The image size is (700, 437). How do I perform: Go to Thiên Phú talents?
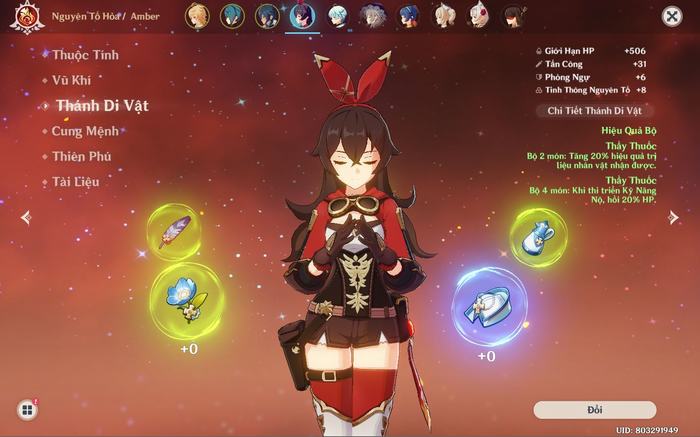click(82, 156)
